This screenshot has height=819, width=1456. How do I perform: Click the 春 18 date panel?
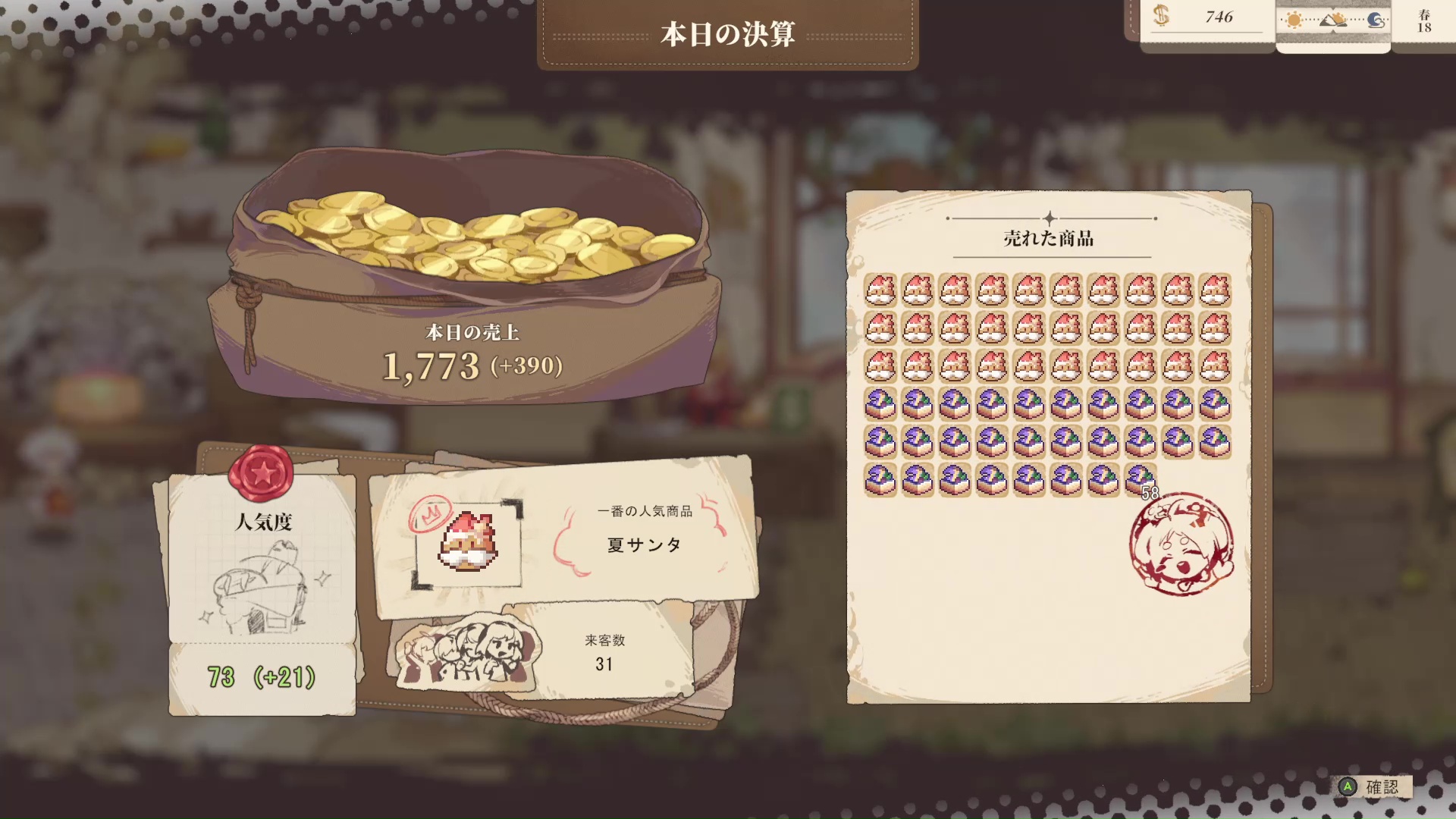pos(1425,23)
